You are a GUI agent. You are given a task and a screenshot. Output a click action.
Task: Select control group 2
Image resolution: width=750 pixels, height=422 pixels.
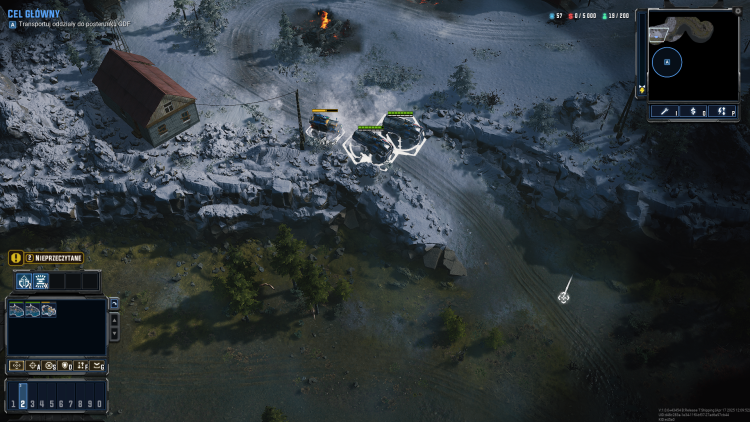[22, 404]
